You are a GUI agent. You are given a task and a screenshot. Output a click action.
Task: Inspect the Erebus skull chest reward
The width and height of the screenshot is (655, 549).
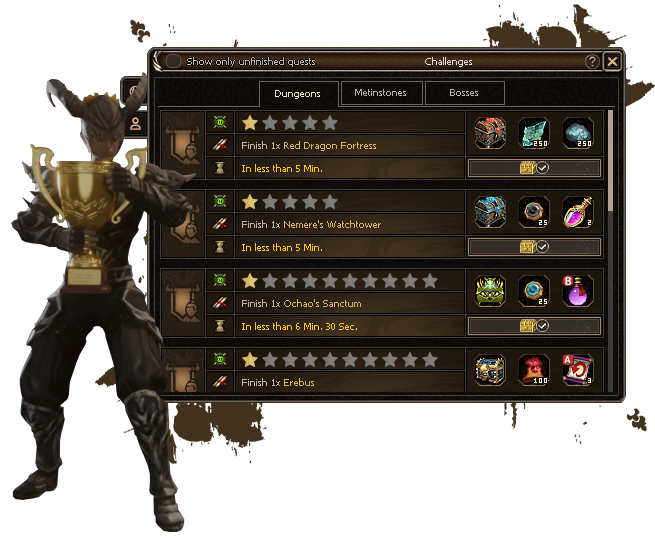490,370
